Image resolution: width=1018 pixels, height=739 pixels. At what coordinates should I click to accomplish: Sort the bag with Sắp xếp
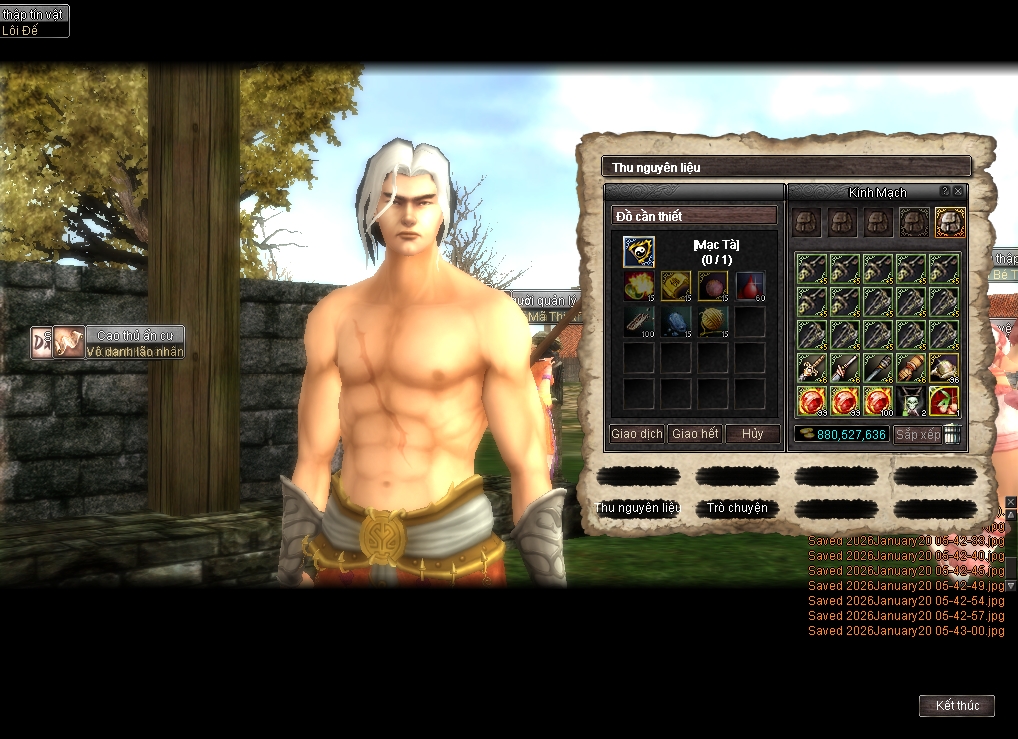point(917,435)
